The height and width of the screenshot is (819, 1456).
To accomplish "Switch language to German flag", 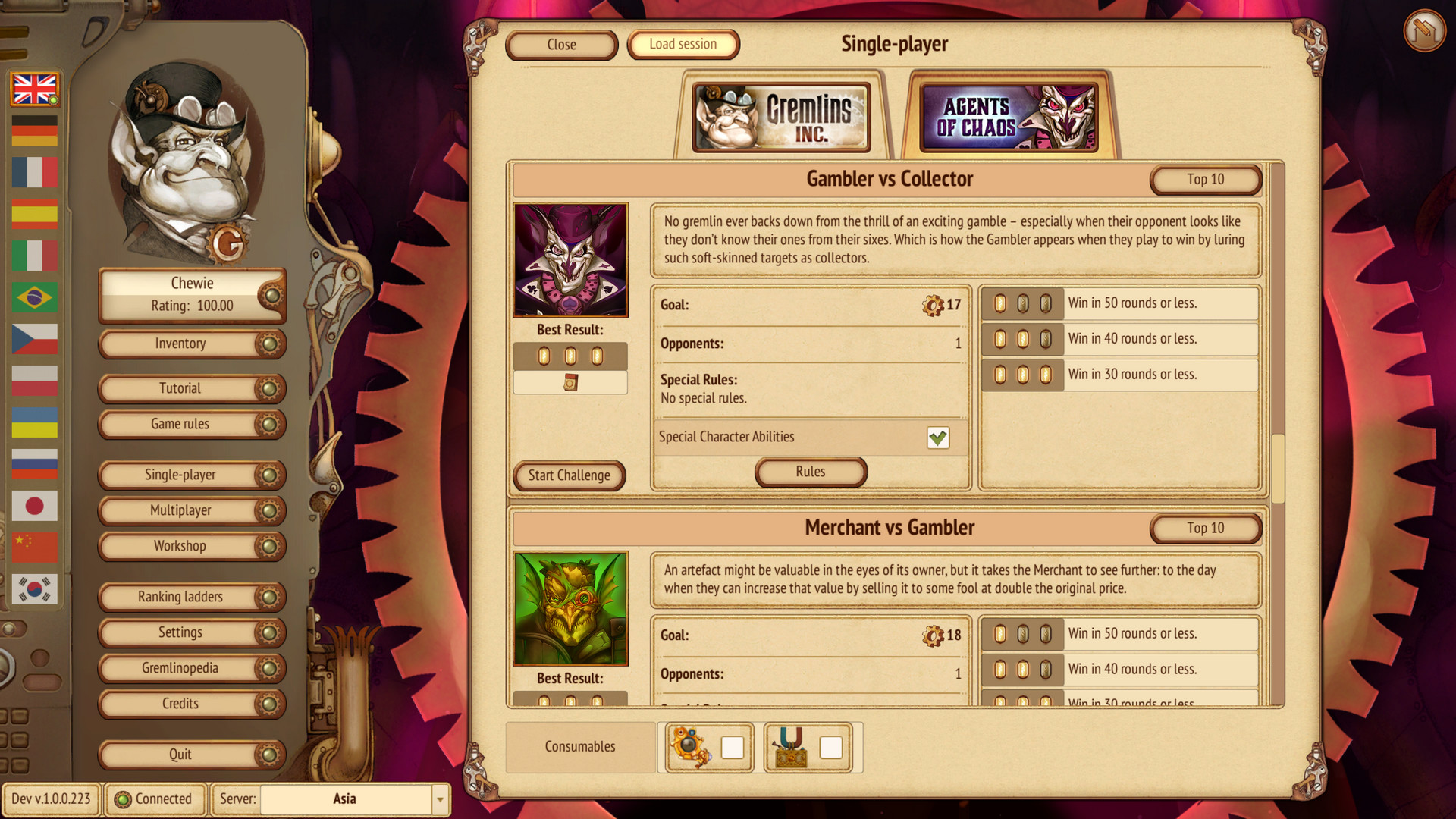I will pyautogui.click(x=34, y=130).
